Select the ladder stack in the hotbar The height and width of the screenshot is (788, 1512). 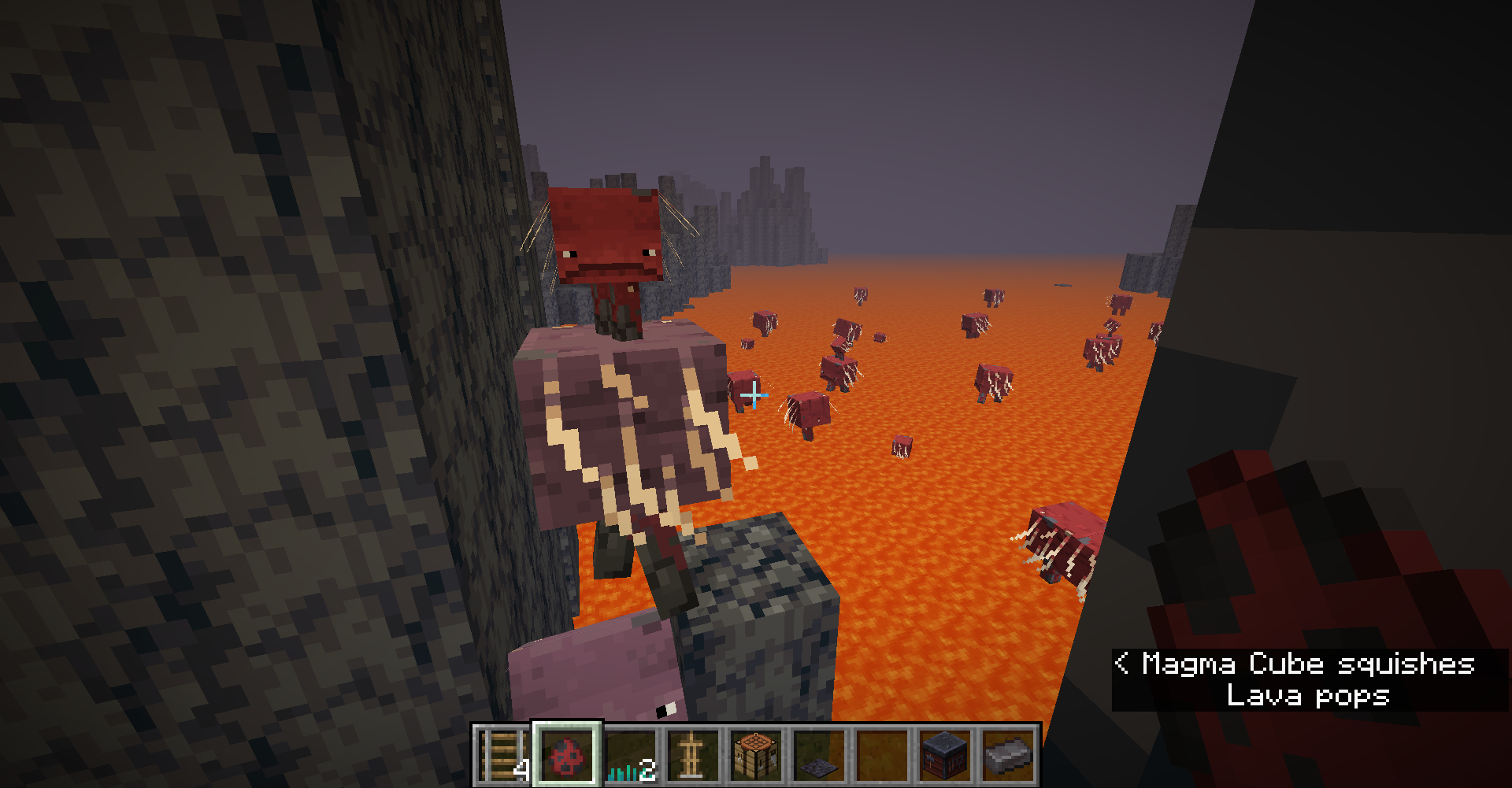(x=504, y=755)
